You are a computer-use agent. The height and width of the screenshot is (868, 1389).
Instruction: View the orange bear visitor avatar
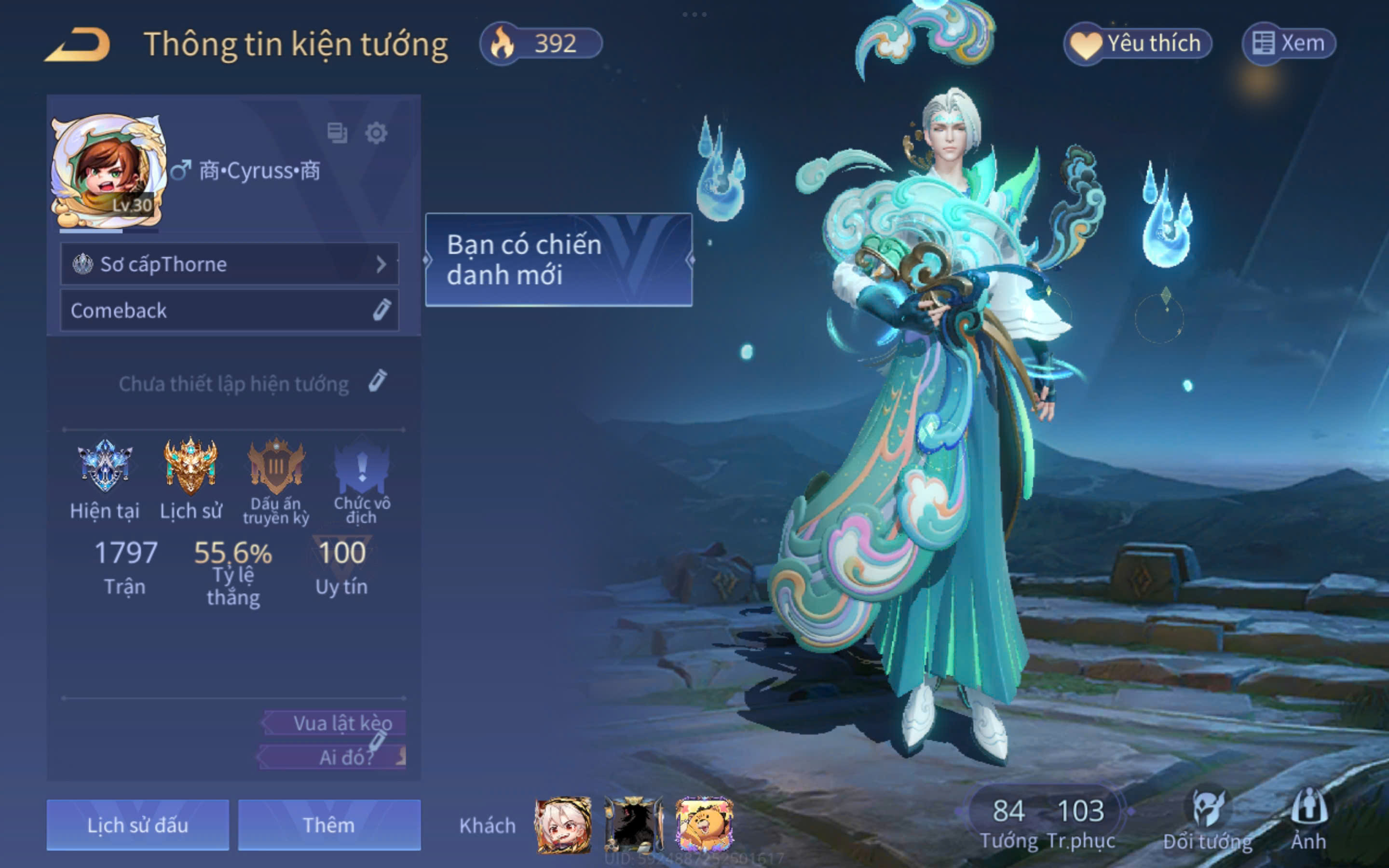pyautogui.click(x=704, y=825)
